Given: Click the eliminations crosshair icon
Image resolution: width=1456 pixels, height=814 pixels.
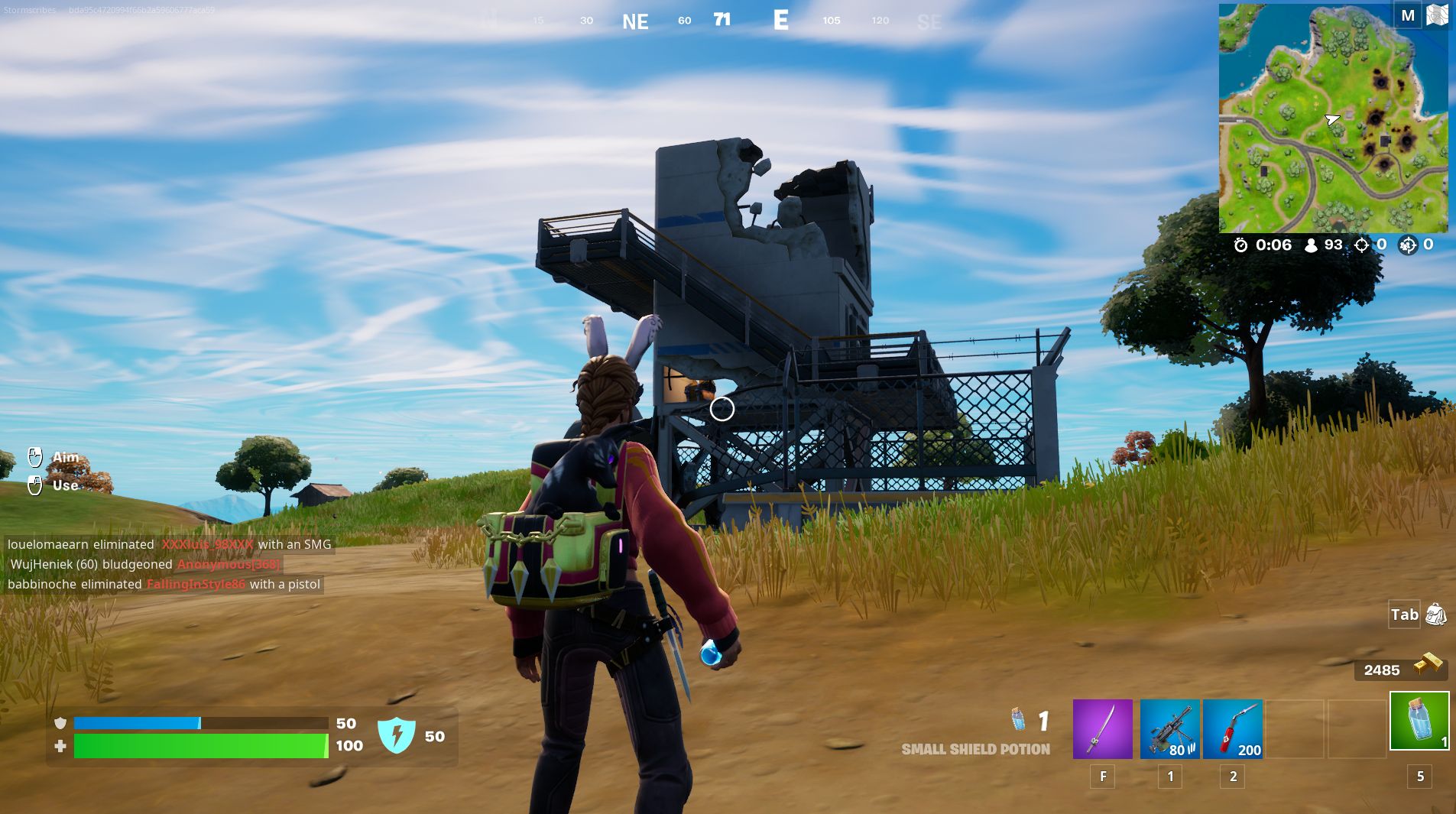Looking at the screenshot, I should click(x=1362, y=245).
